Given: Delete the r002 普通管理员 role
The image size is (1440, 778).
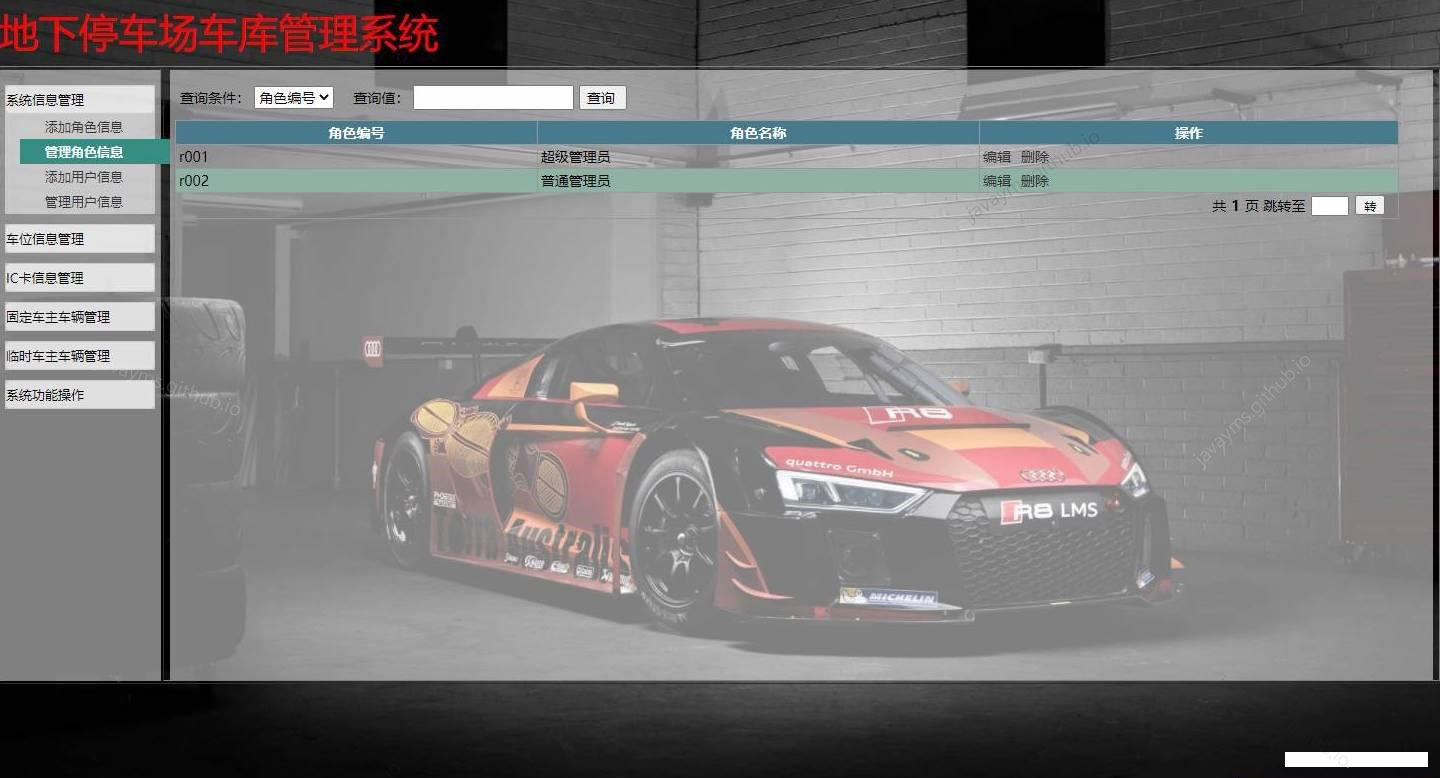Looking at the screenshot, I should click(x=1035, y=181).
